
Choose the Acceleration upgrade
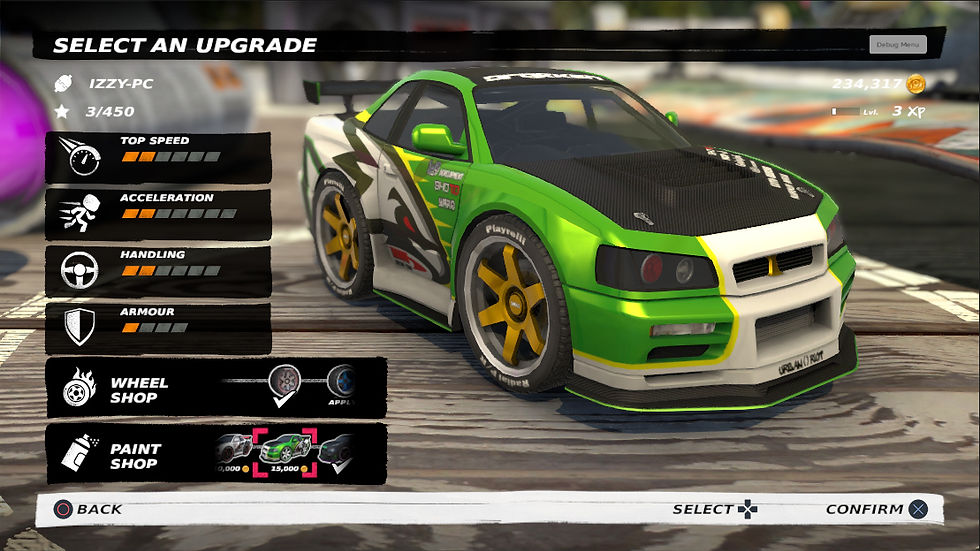[x=157, y=214]
